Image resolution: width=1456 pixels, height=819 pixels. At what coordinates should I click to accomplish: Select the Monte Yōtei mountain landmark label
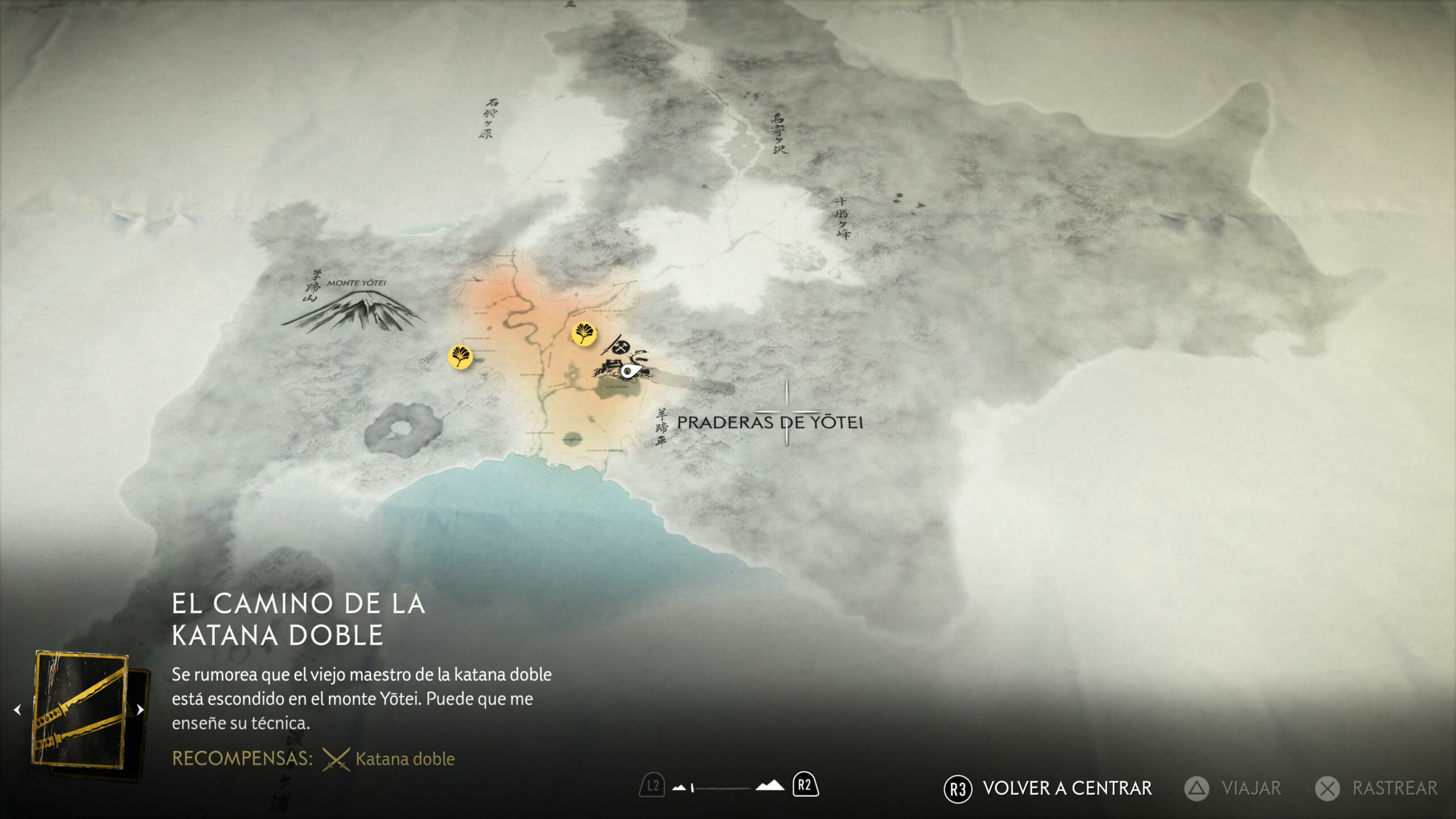356,283
